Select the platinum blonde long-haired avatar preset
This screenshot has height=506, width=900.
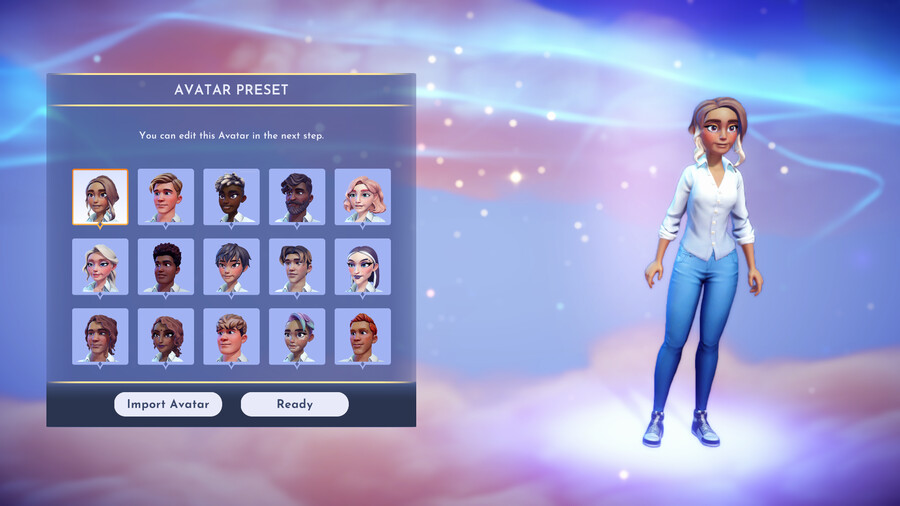pos(100,267)
